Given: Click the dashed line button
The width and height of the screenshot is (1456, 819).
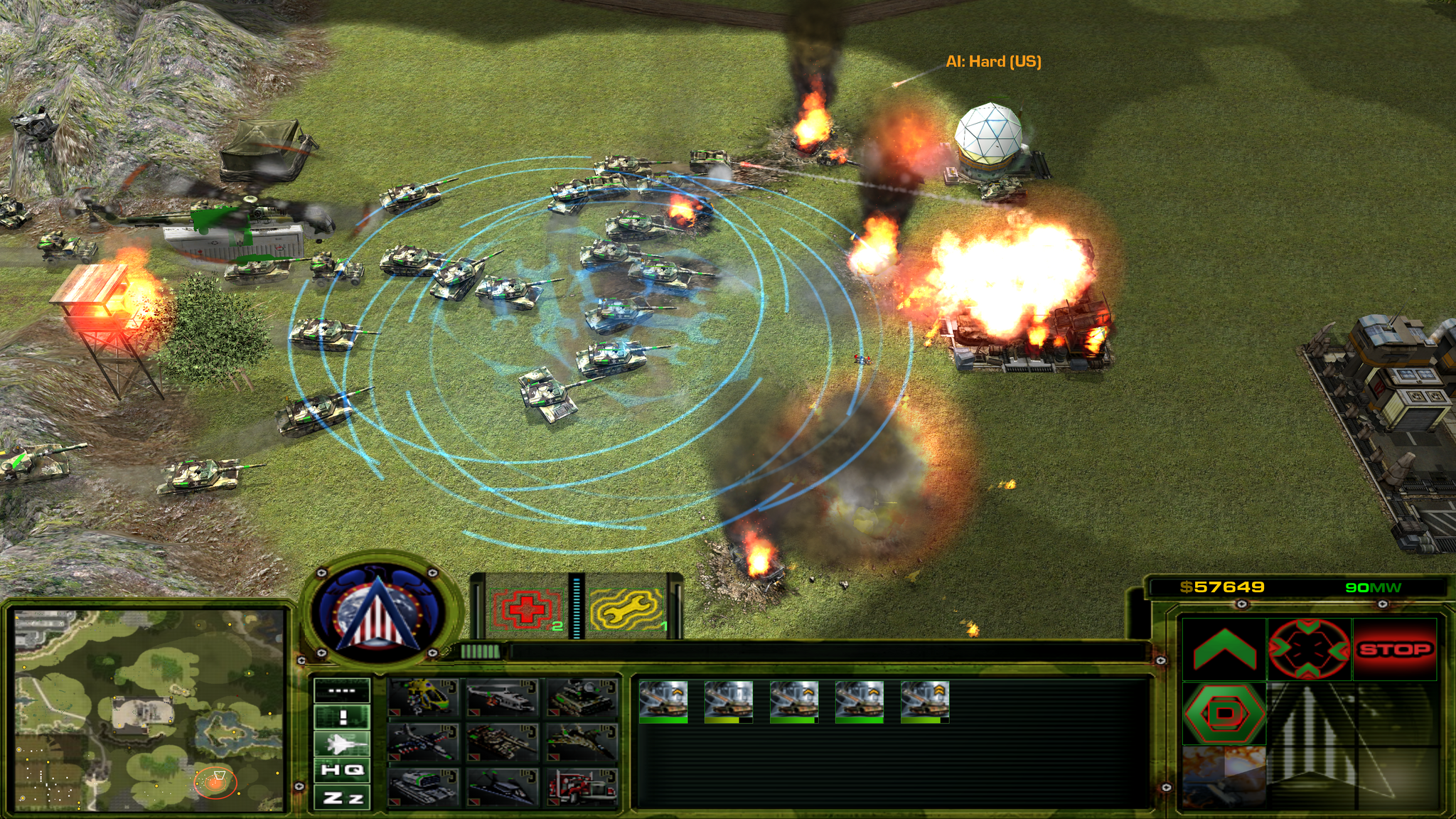Looking at the screenshot, I should 342,690.
